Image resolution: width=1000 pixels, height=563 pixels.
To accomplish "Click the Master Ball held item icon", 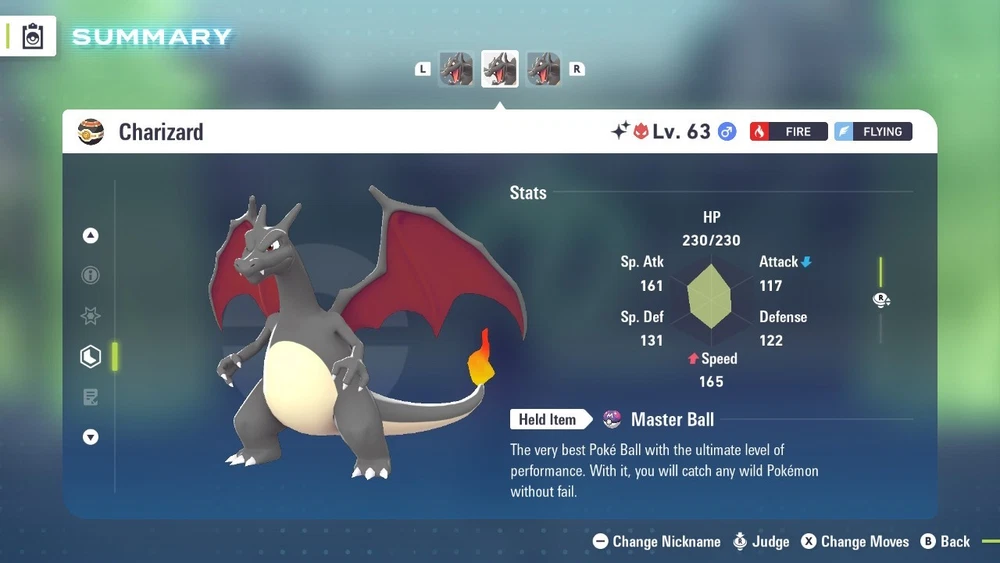I will click(612, 419).
